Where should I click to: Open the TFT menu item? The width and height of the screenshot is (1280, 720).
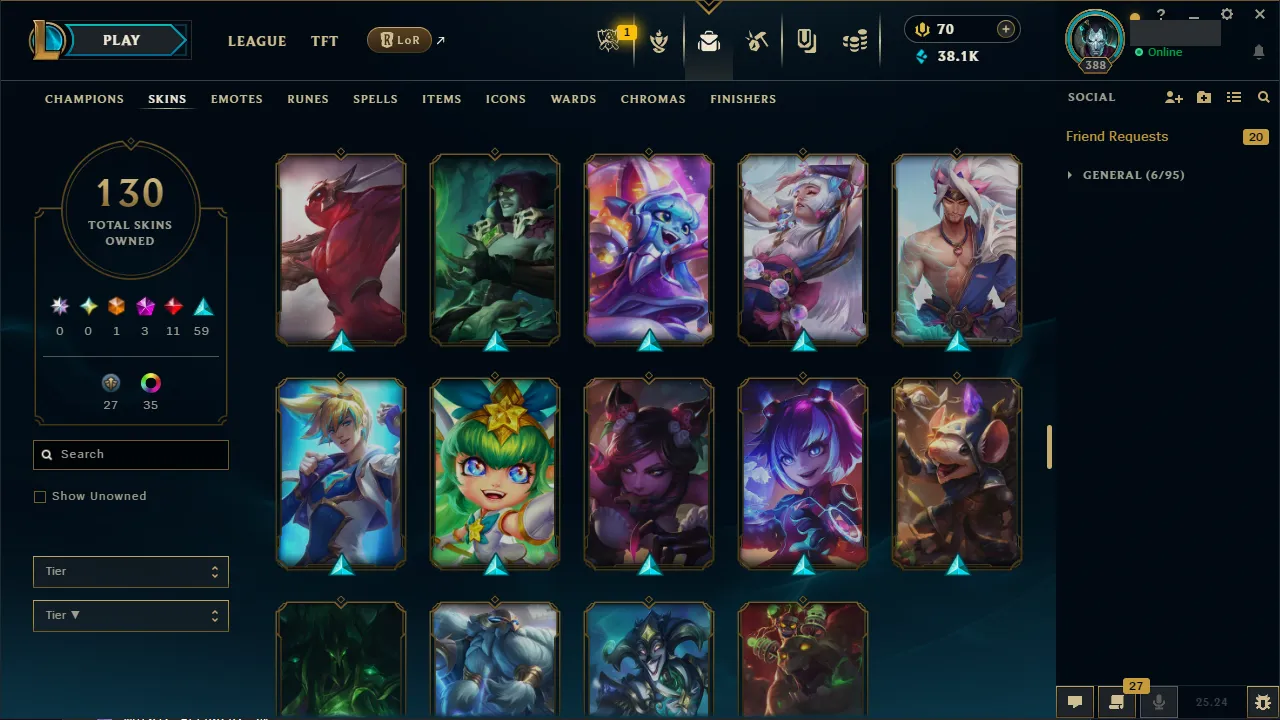(x=324, y=41)
